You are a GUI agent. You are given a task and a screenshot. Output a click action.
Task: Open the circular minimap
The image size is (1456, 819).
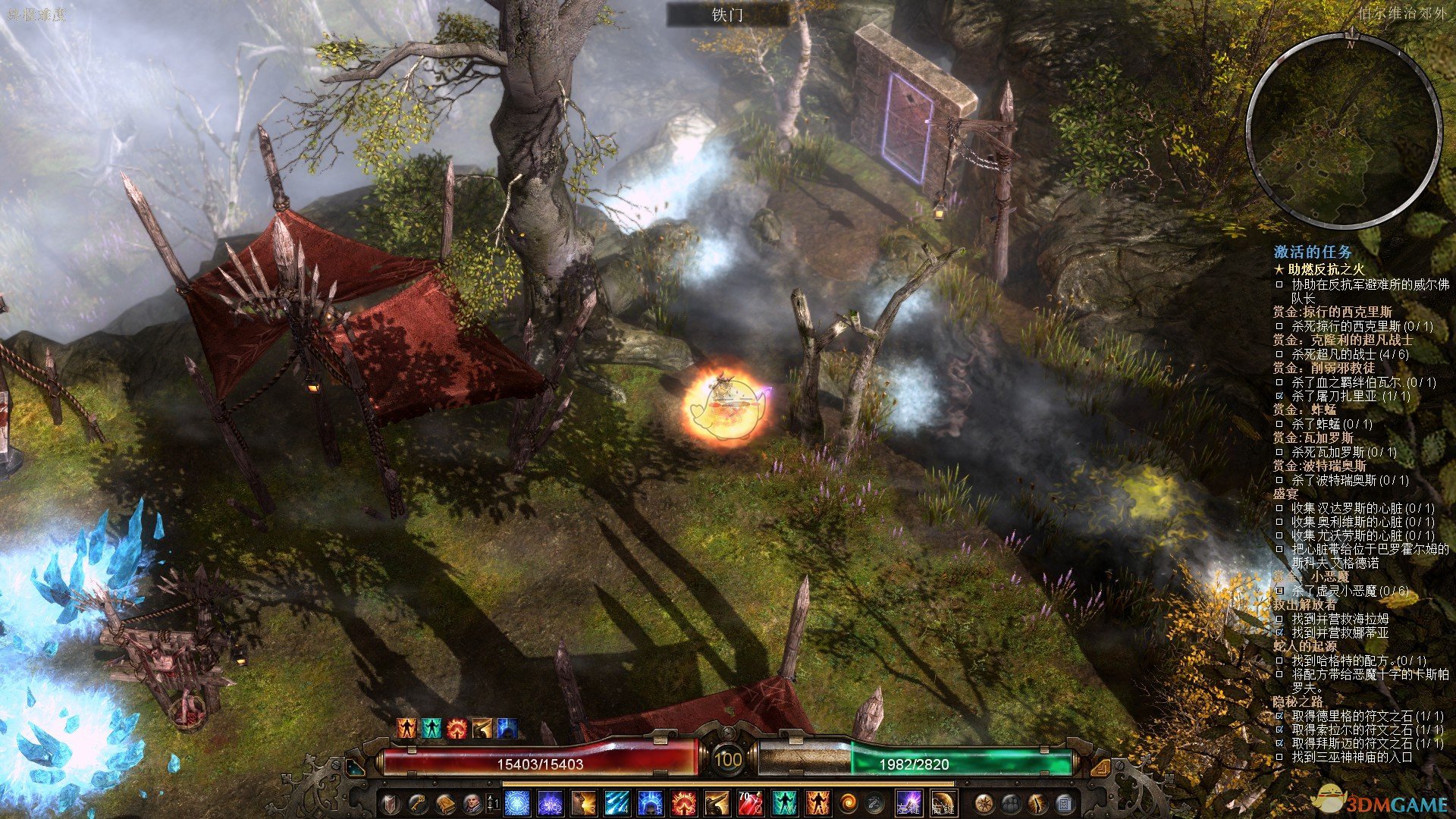[1343, 130]
